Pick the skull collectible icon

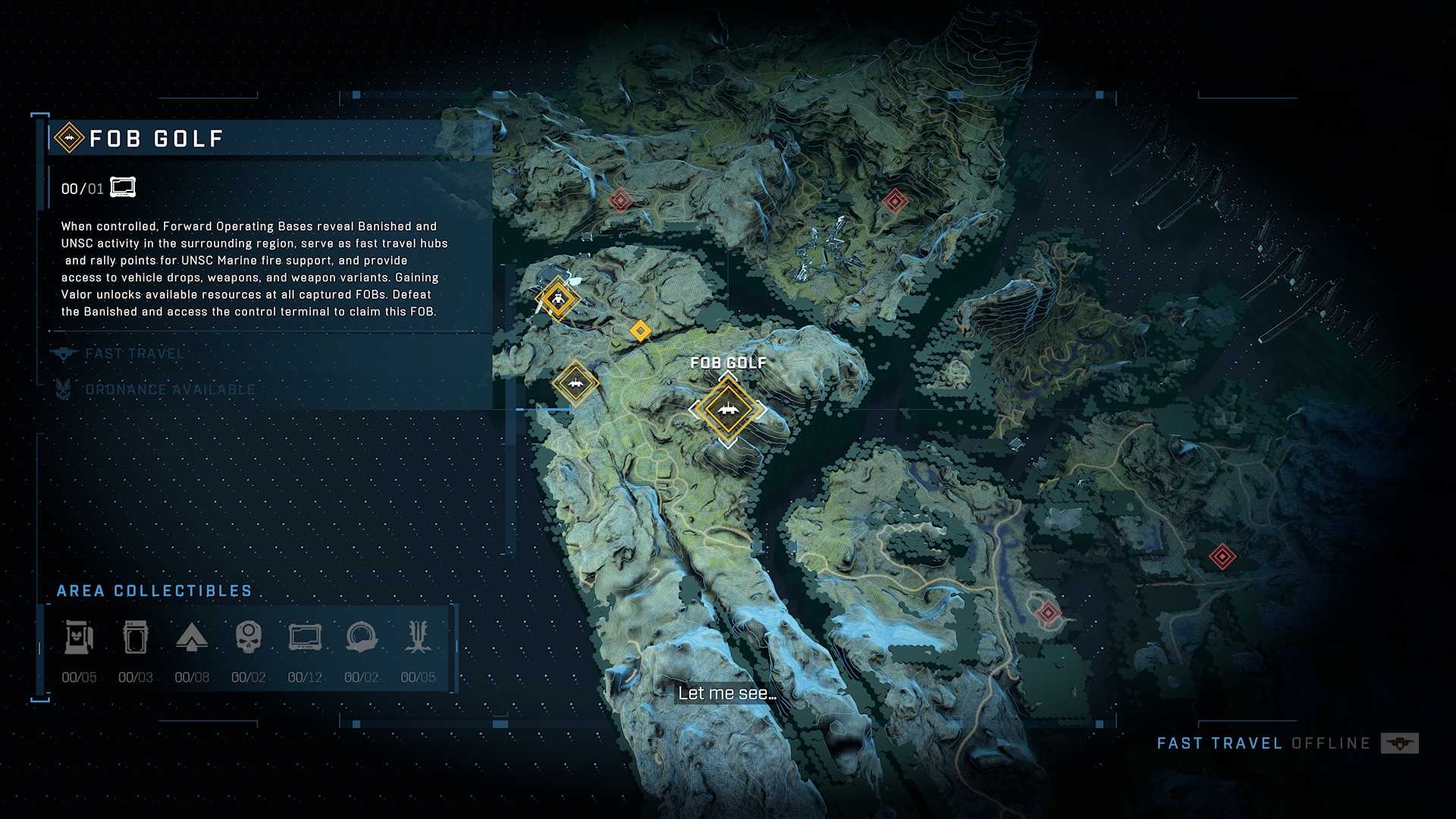coord(249,638)
